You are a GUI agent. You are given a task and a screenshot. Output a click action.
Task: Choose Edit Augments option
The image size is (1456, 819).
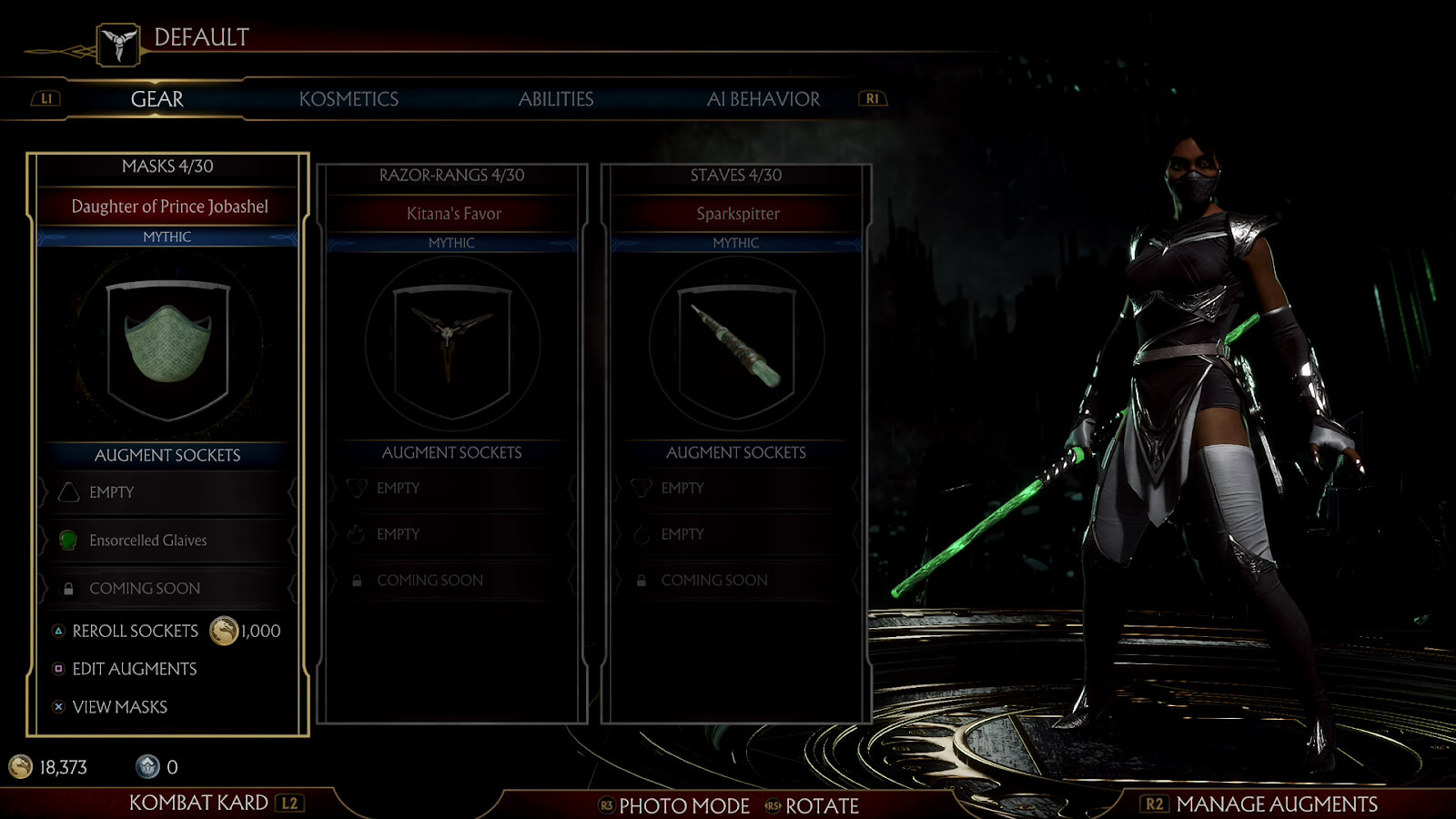[134, 669]
